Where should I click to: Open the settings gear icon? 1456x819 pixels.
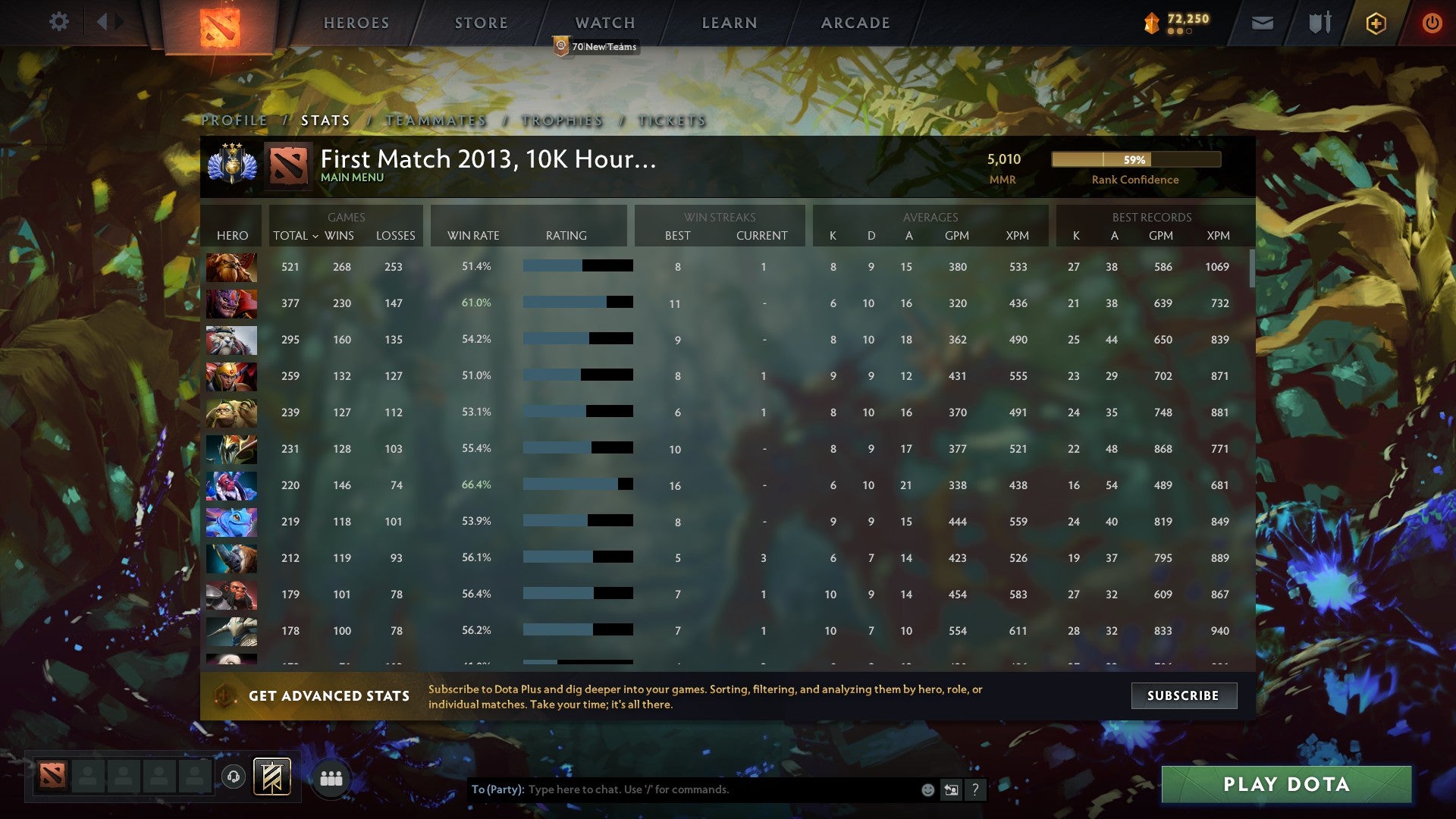pos(58,21)
